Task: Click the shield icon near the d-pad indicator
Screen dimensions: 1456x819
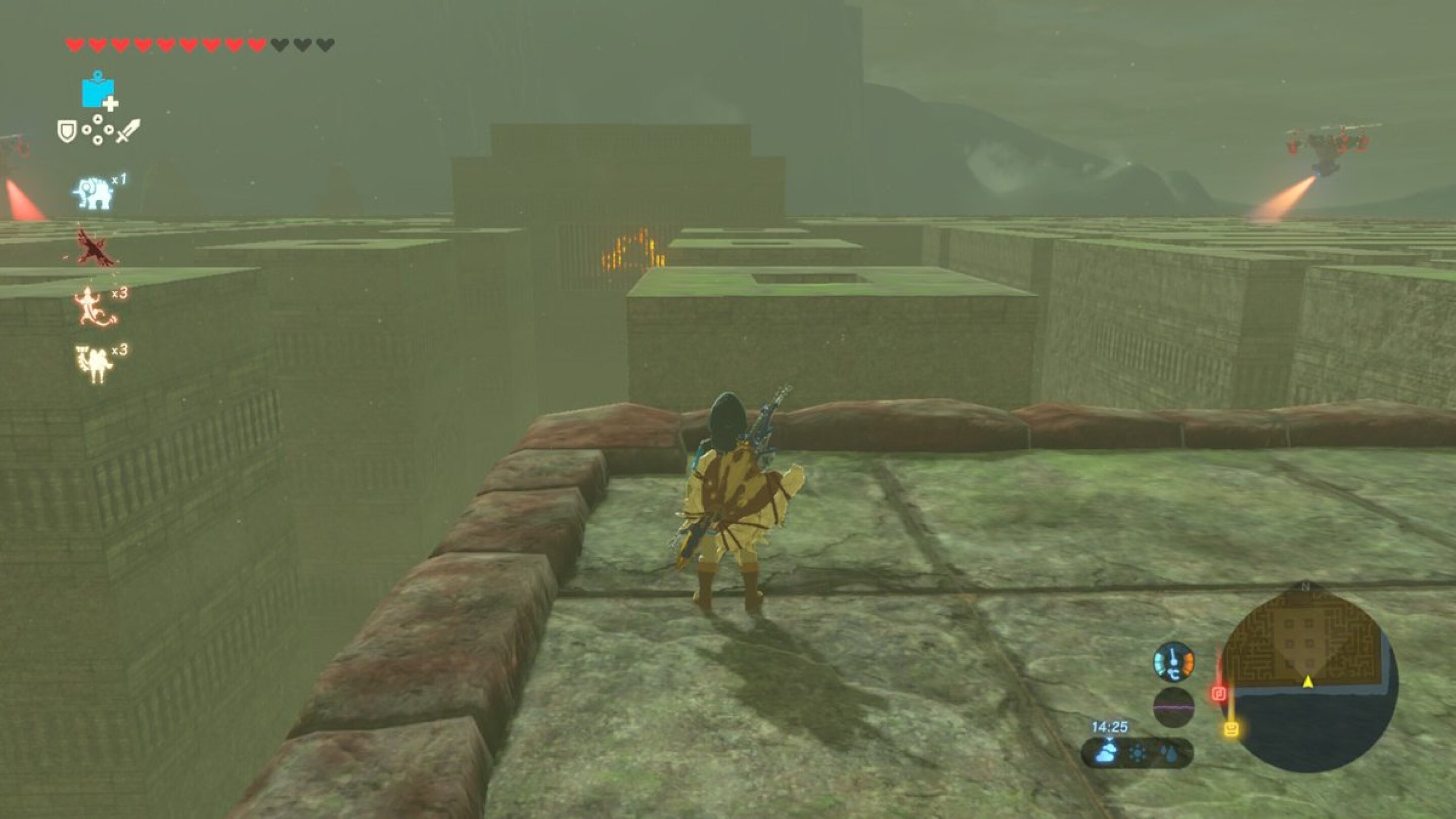Action: 67,129
